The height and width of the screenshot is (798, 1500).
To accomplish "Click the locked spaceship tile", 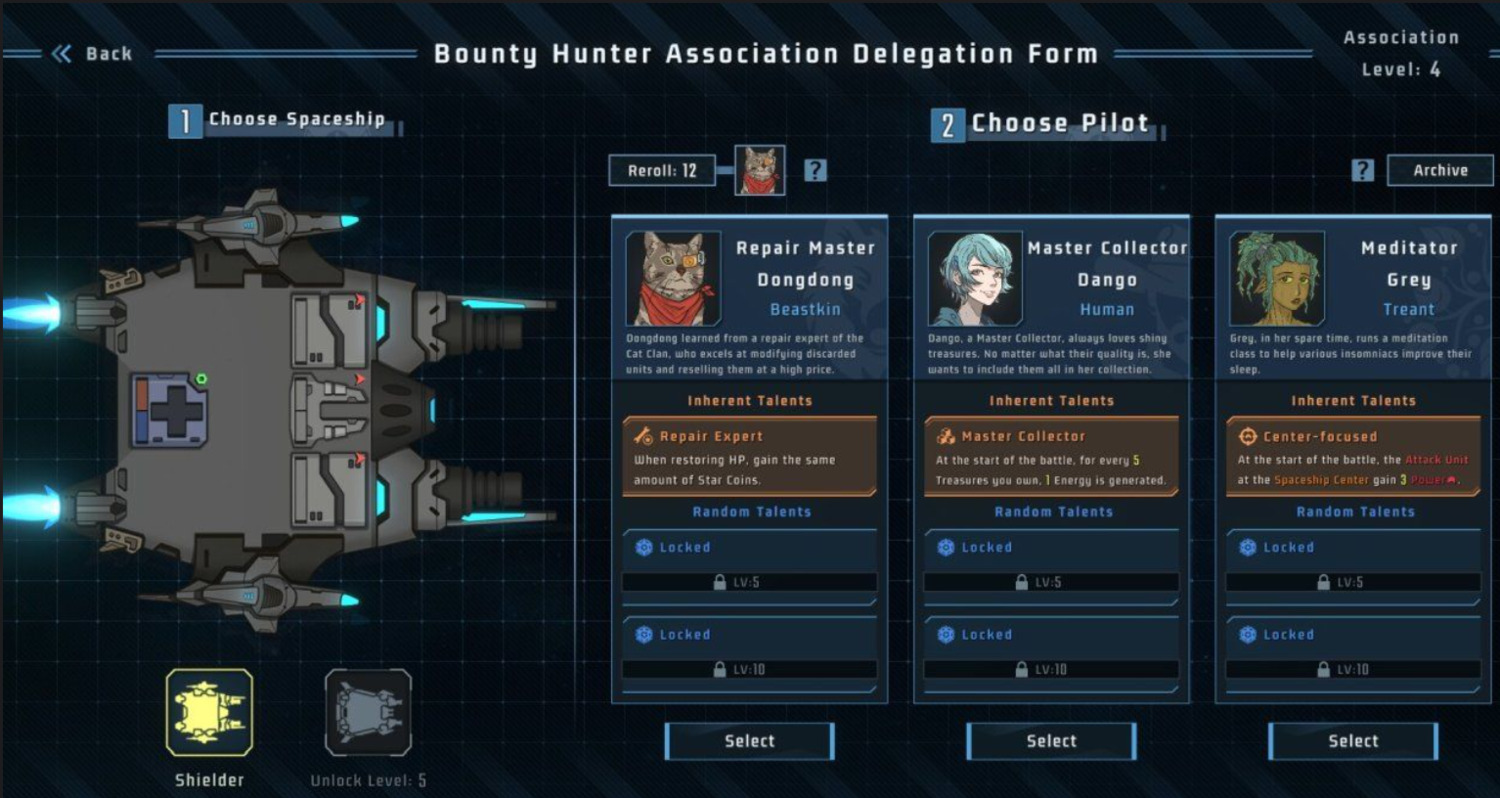I will pyautogui.click(x=368, y=712).
